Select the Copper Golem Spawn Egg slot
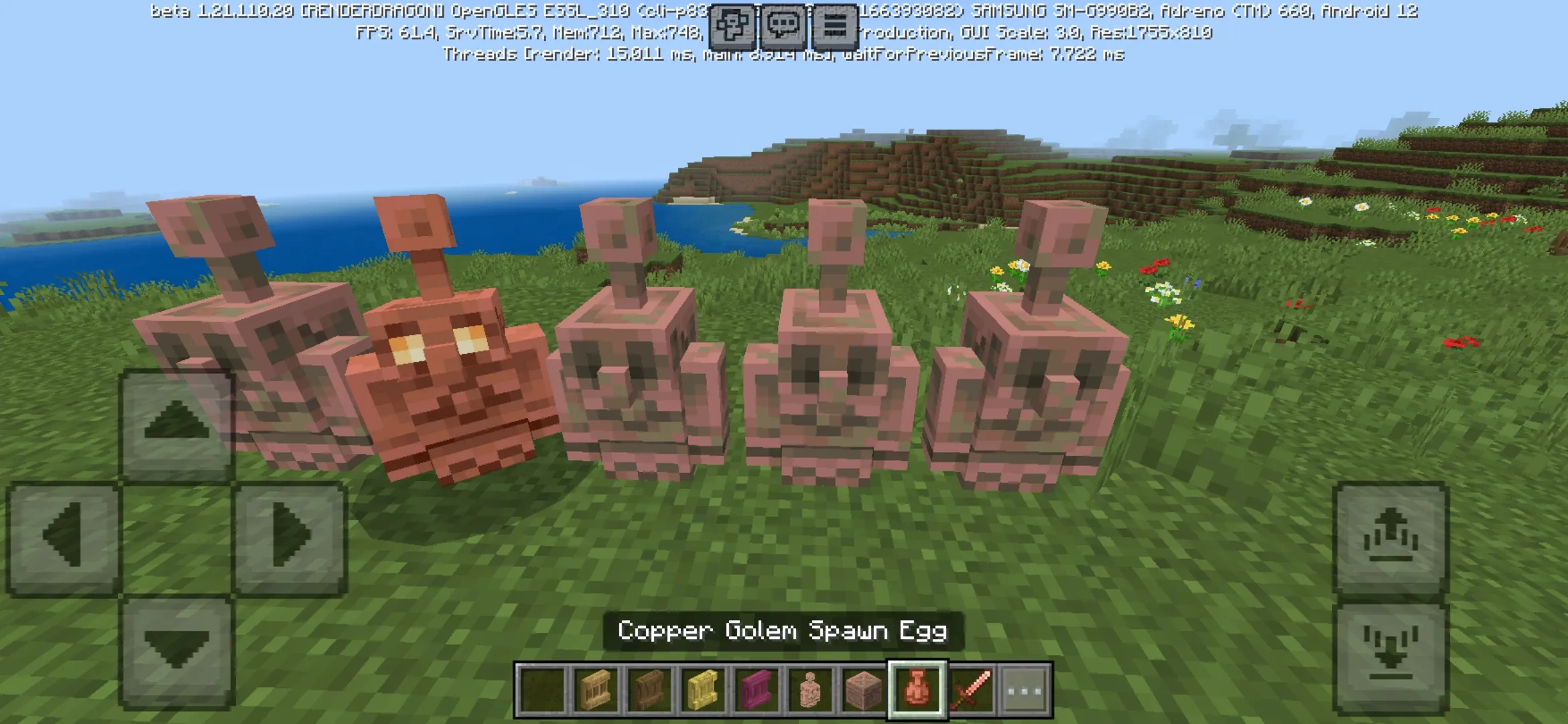1568x724 pixels. tap(917, 690)
